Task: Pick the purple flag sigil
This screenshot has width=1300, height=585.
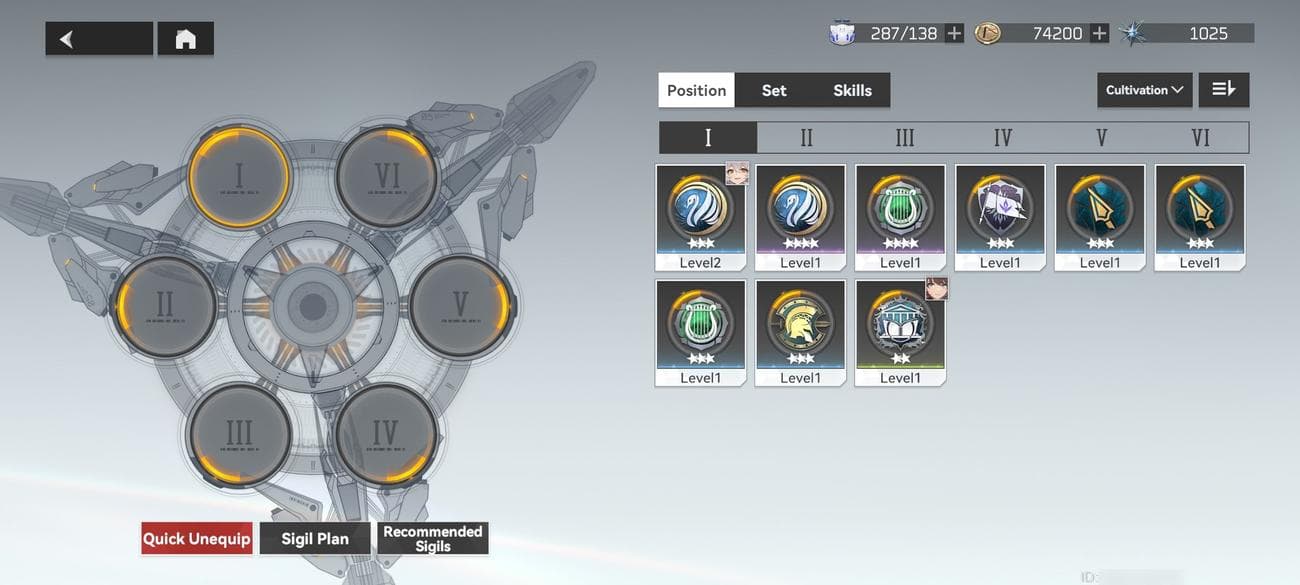Action: (1000, 217)
